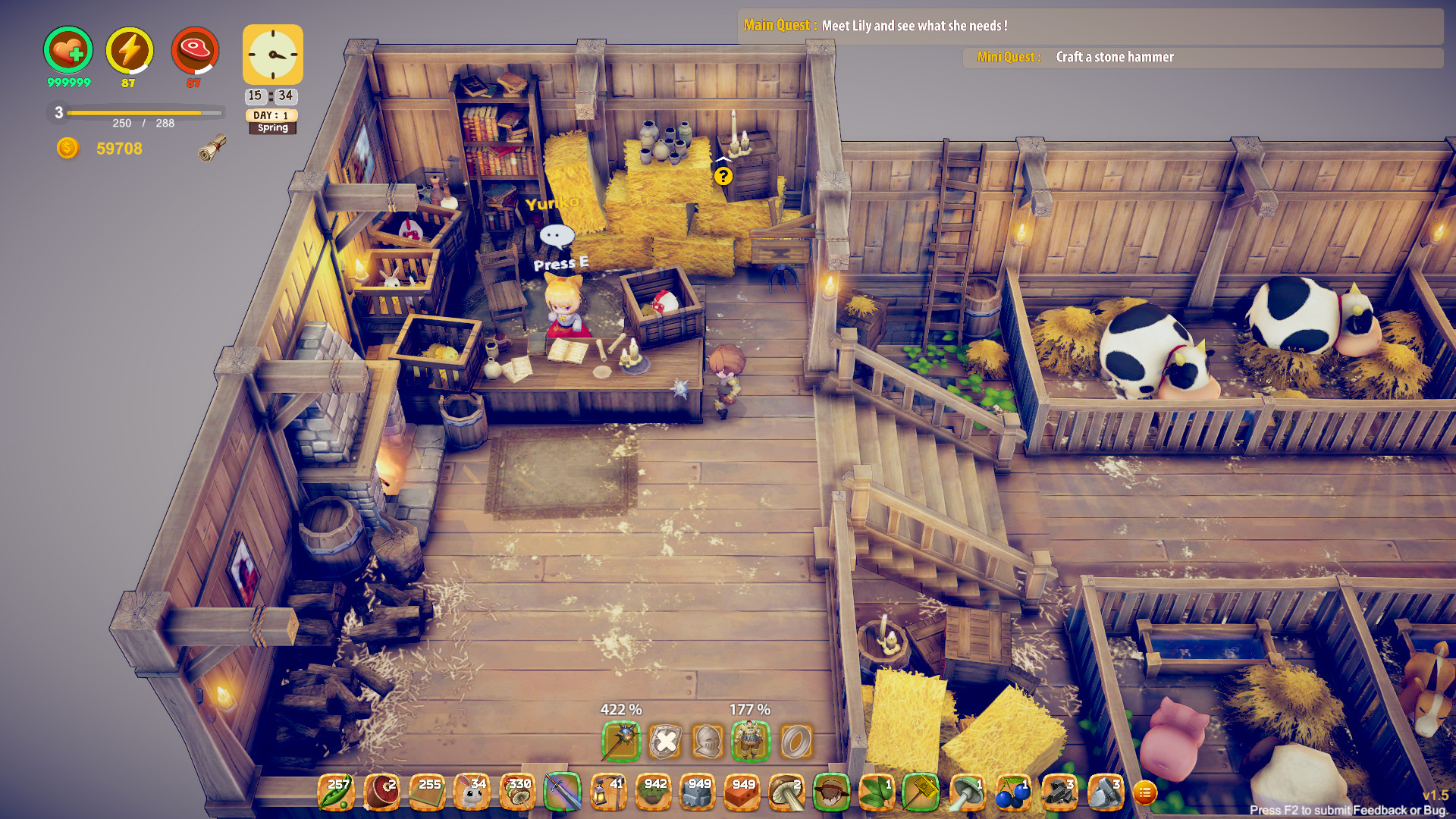
Task: Click the scroll icon beside the coin counter
Action: 212,148
